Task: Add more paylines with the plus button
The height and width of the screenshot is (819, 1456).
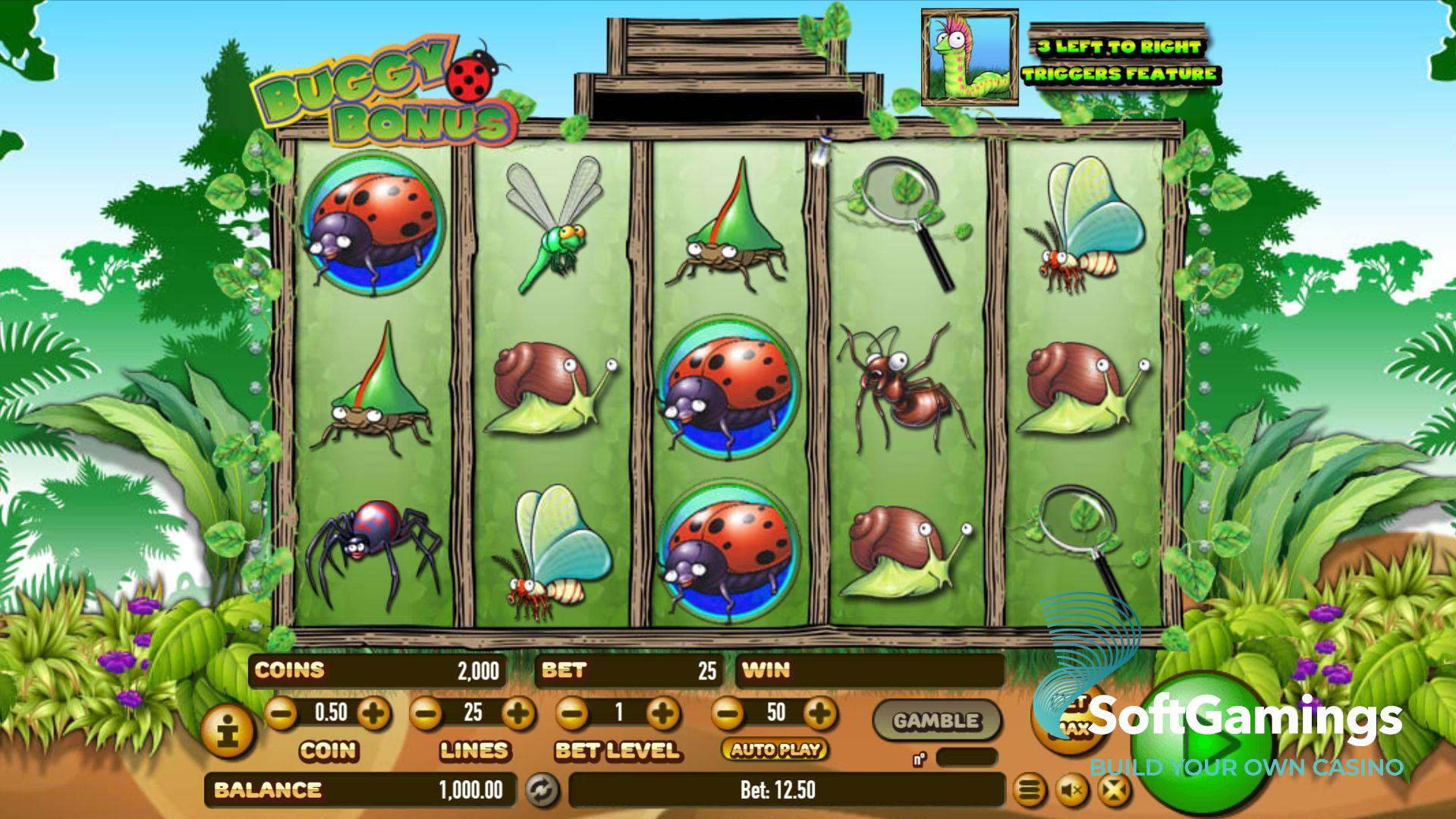Action: 518,713
